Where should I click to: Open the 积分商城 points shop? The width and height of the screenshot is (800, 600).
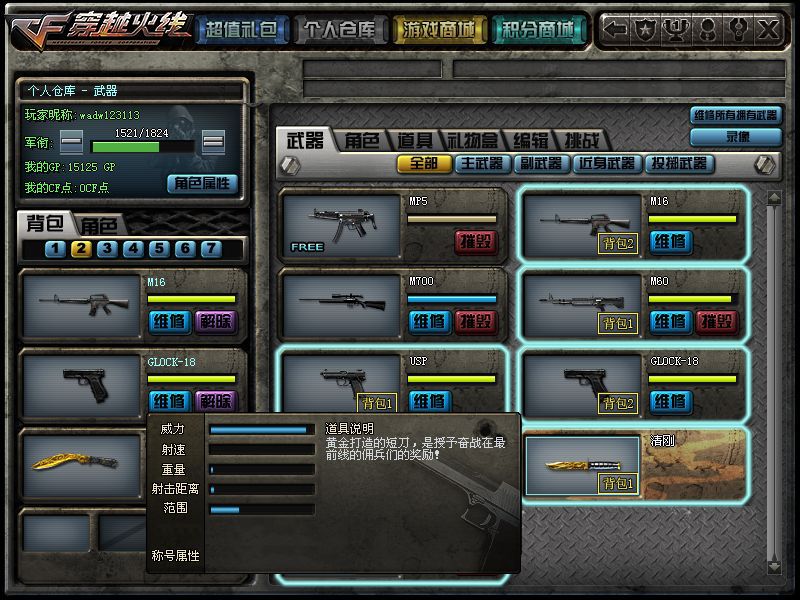(539, 30)
